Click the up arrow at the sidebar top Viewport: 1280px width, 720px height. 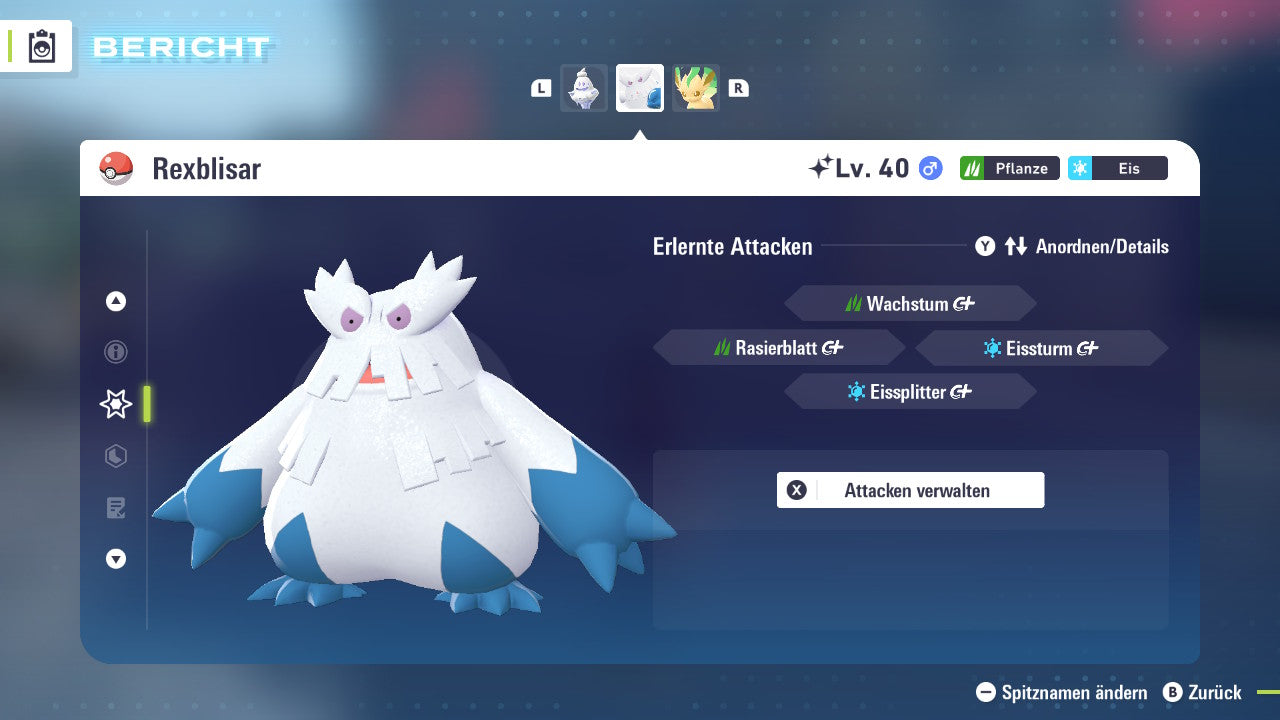[116, 300]
